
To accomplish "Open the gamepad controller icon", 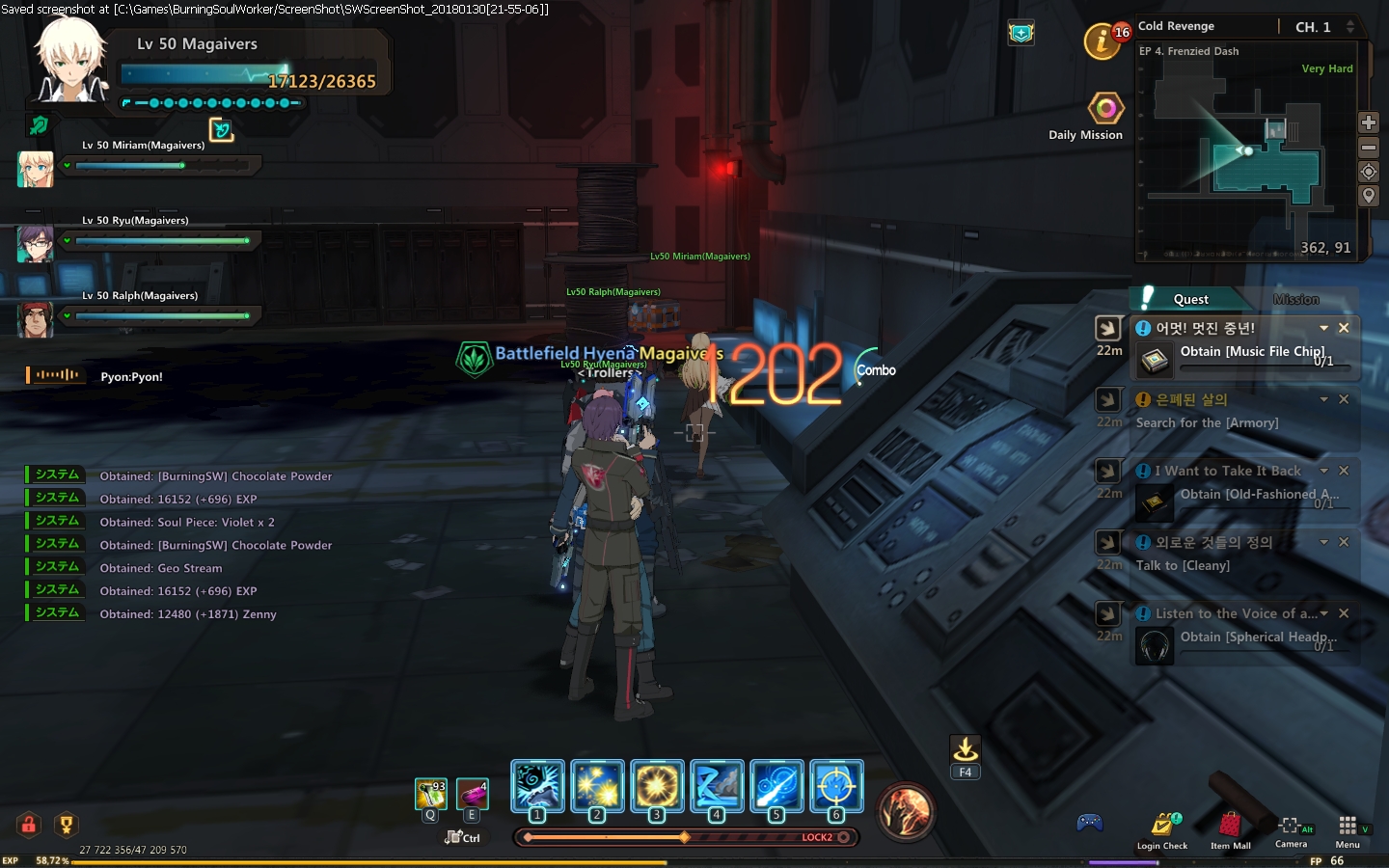I will 1090,823.
